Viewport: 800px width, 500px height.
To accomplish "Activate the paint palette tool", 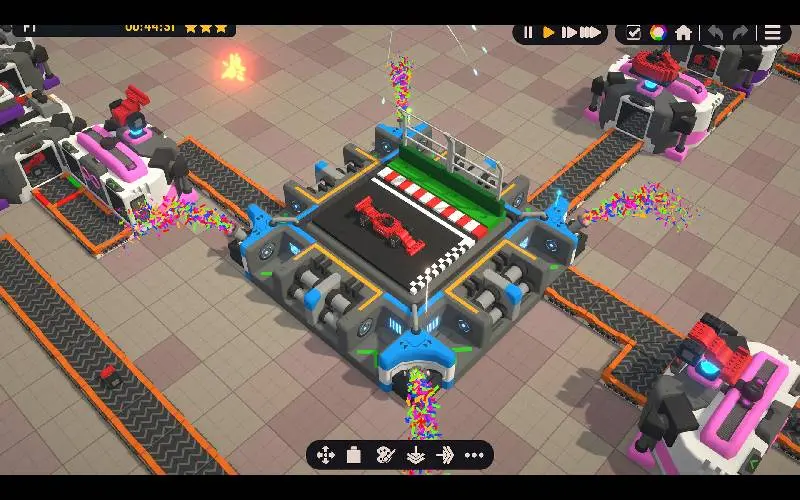I will [x=385, y=455].
